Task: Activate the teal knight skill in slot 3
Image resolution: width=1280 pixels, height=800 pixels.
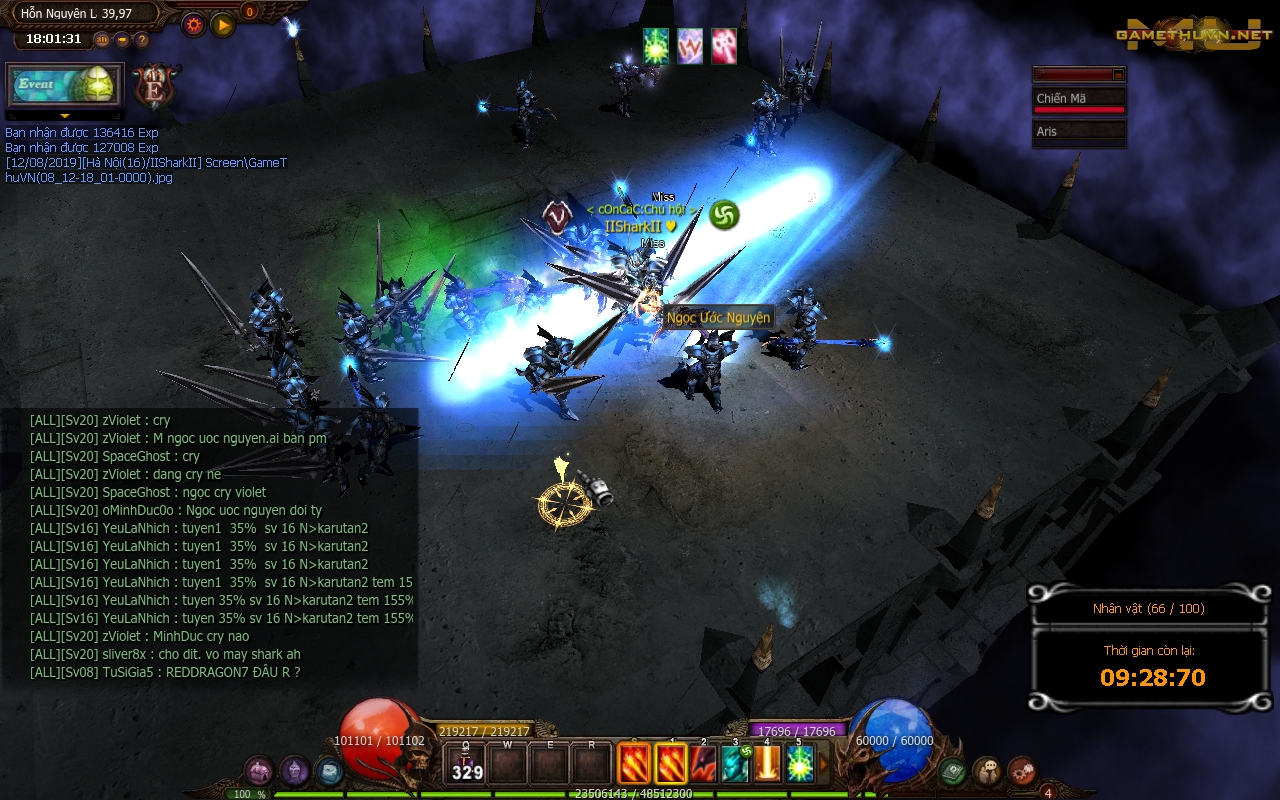Action: (x=736, y=764)
